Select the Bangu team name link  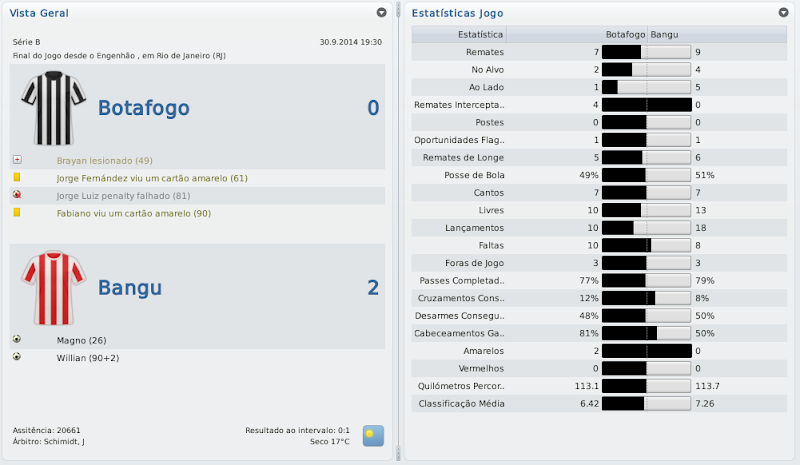130,288
